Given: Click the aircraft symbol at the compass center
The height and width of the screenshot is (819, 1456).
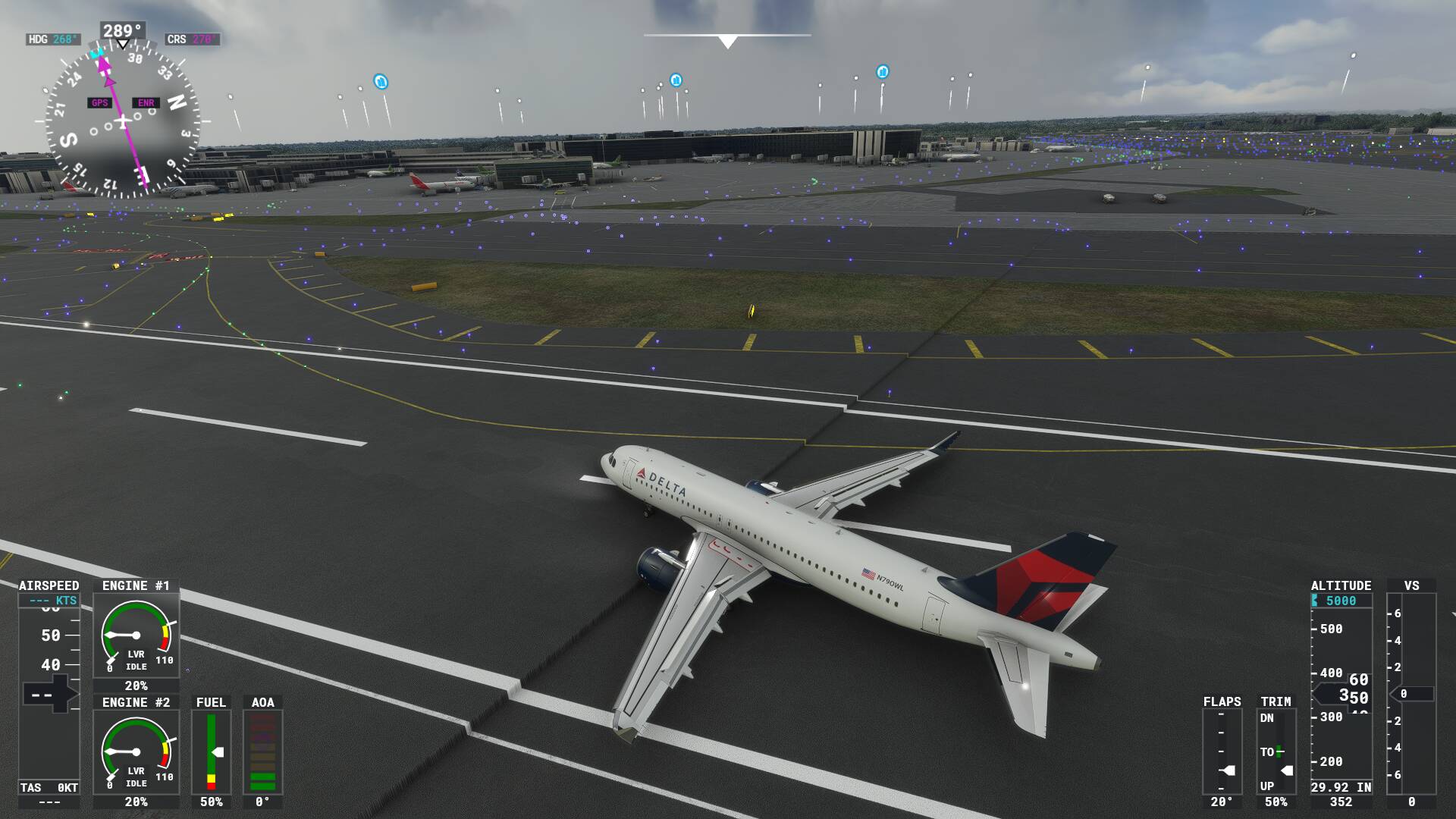Looking at the screenshot, I should tap(121, 120).
